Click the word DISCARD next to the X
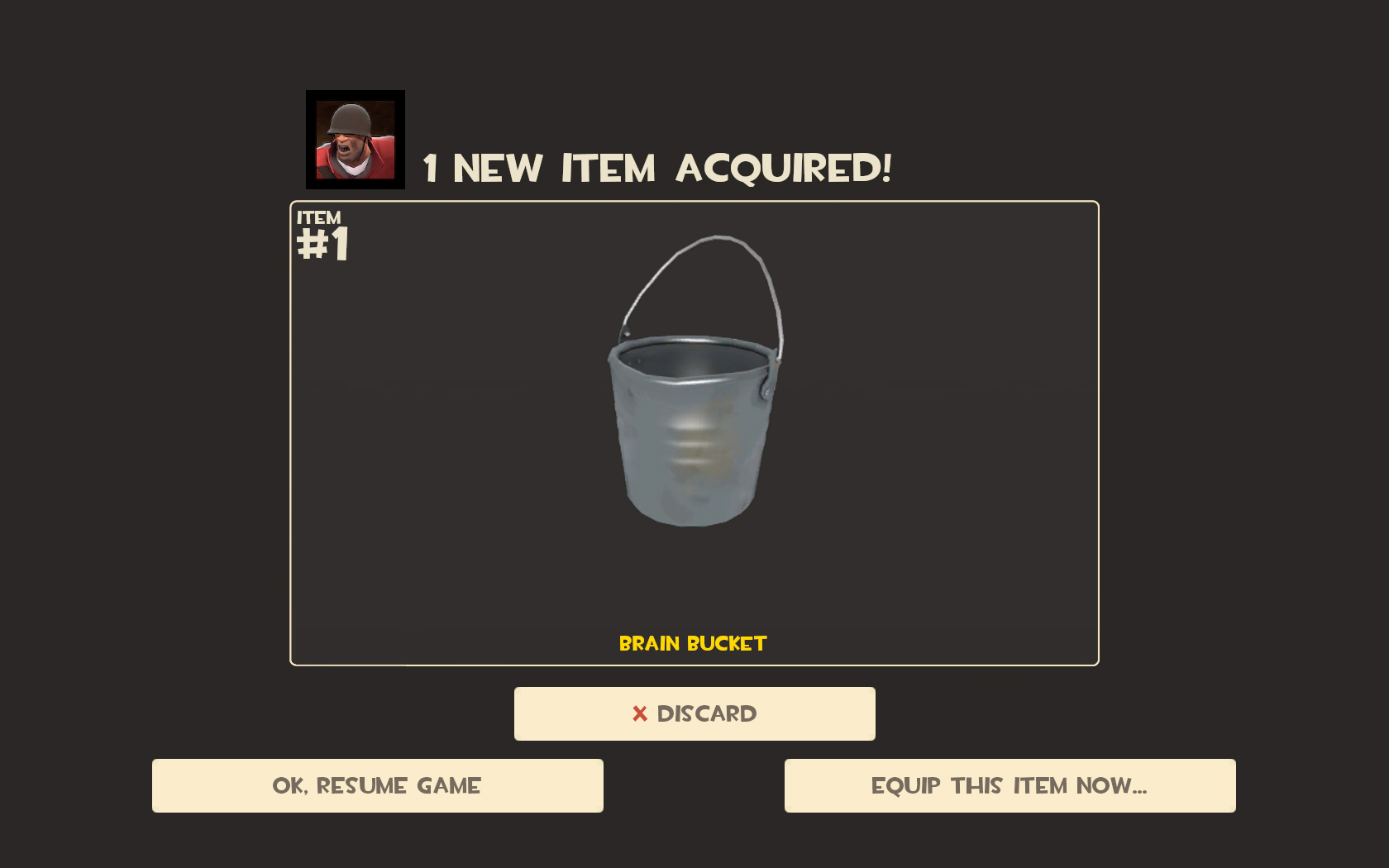 [707, 713]
